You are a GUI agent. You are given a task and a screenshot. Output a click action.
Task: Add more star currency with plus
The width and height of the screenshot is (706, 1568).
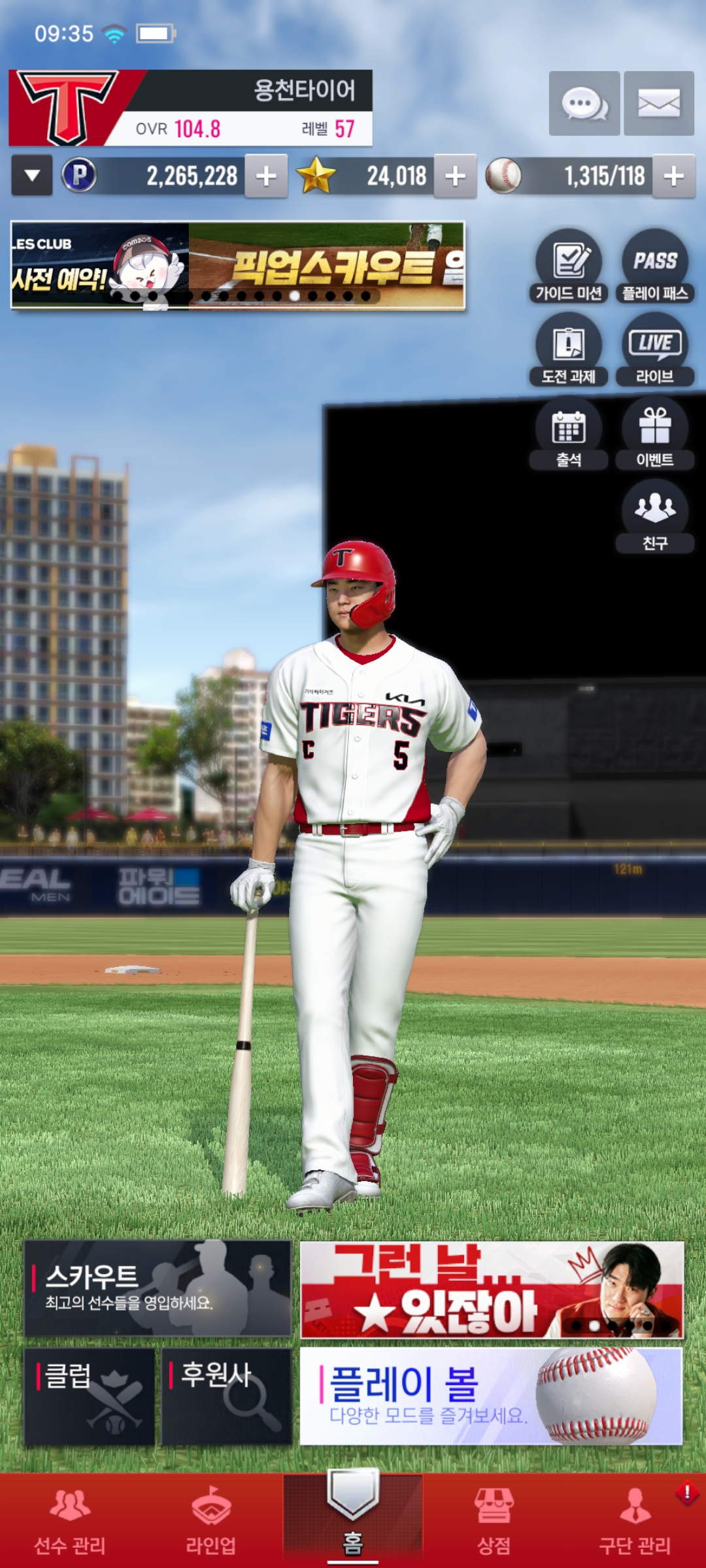pyautogui.click(x=455, y=176)
